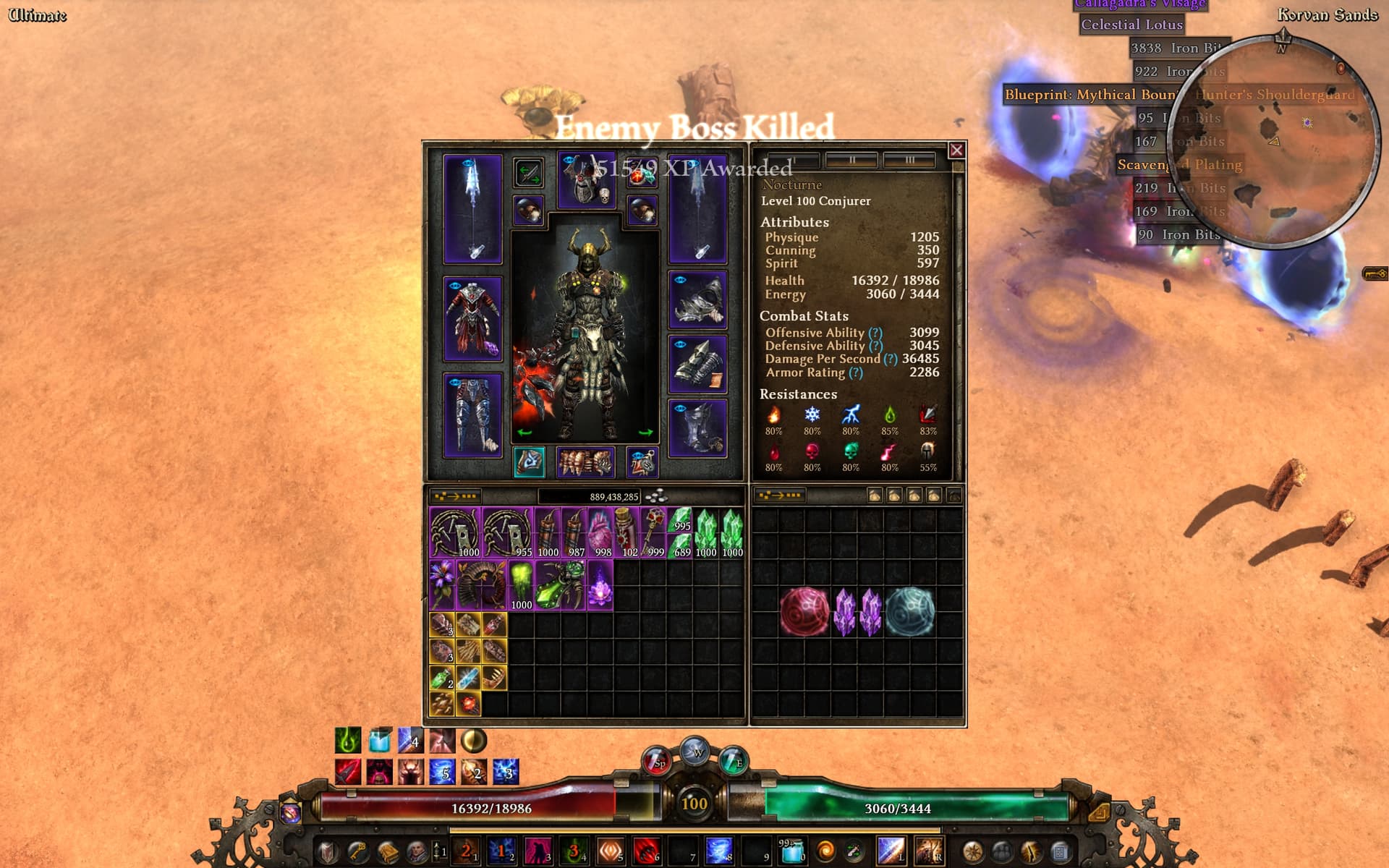Close the character inventory window
Screen dimensions: 1389x868
click(x=956, y=150)
